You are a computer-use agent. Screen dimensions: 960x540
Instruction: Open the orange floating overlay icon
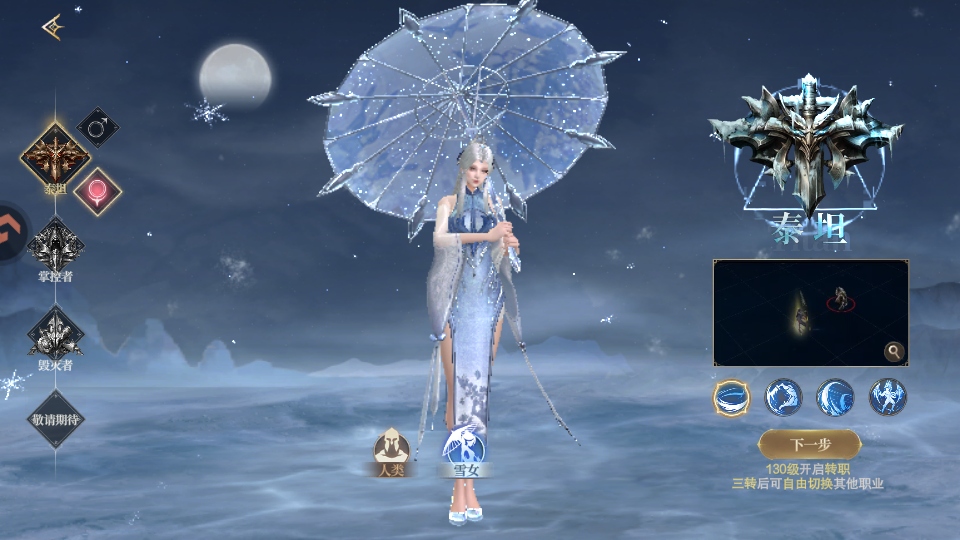pyautogui.click(x=12, y=232)
